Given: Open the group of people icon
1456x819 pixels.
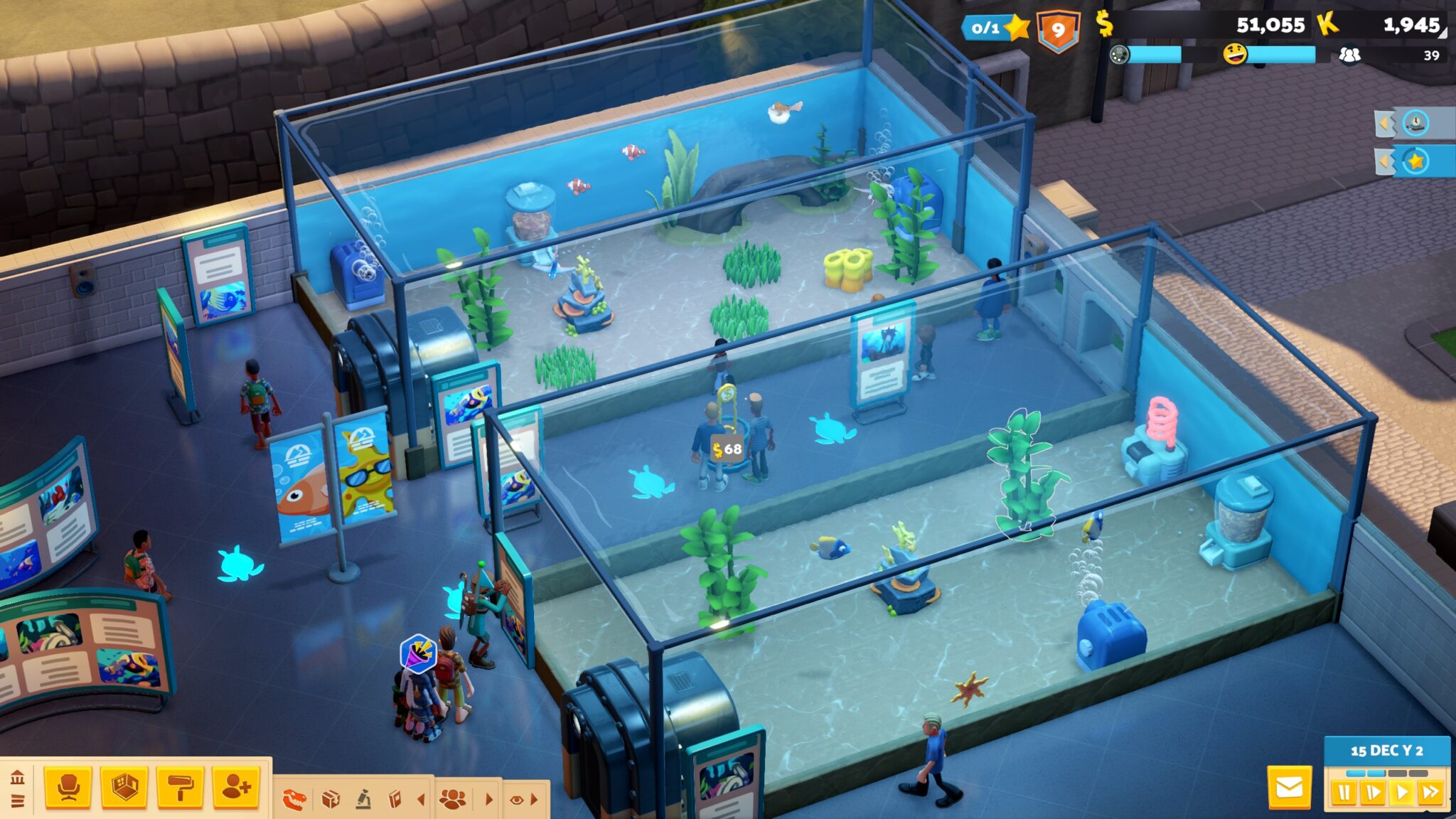Looking at the screenshot, I should point(453,800).
